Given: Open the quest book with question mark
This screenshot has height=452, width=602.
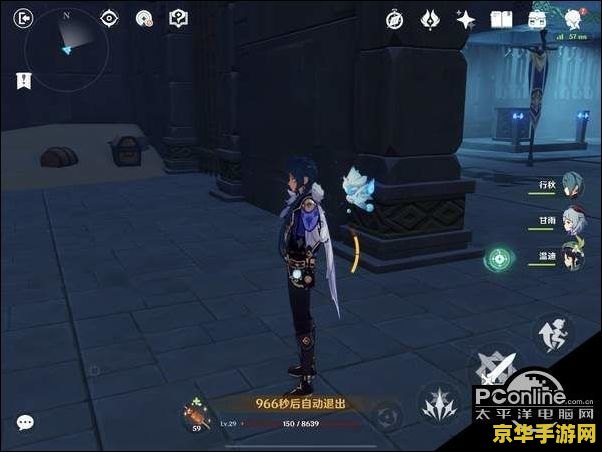Looking at the screenshot, I should [x=178, y=18].
